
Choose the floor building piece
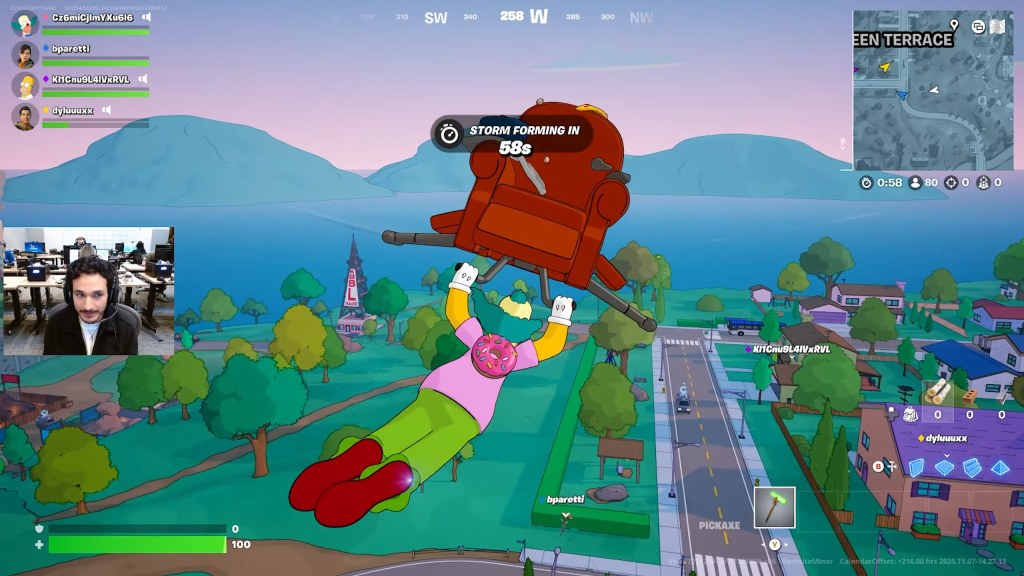(944, 467)
